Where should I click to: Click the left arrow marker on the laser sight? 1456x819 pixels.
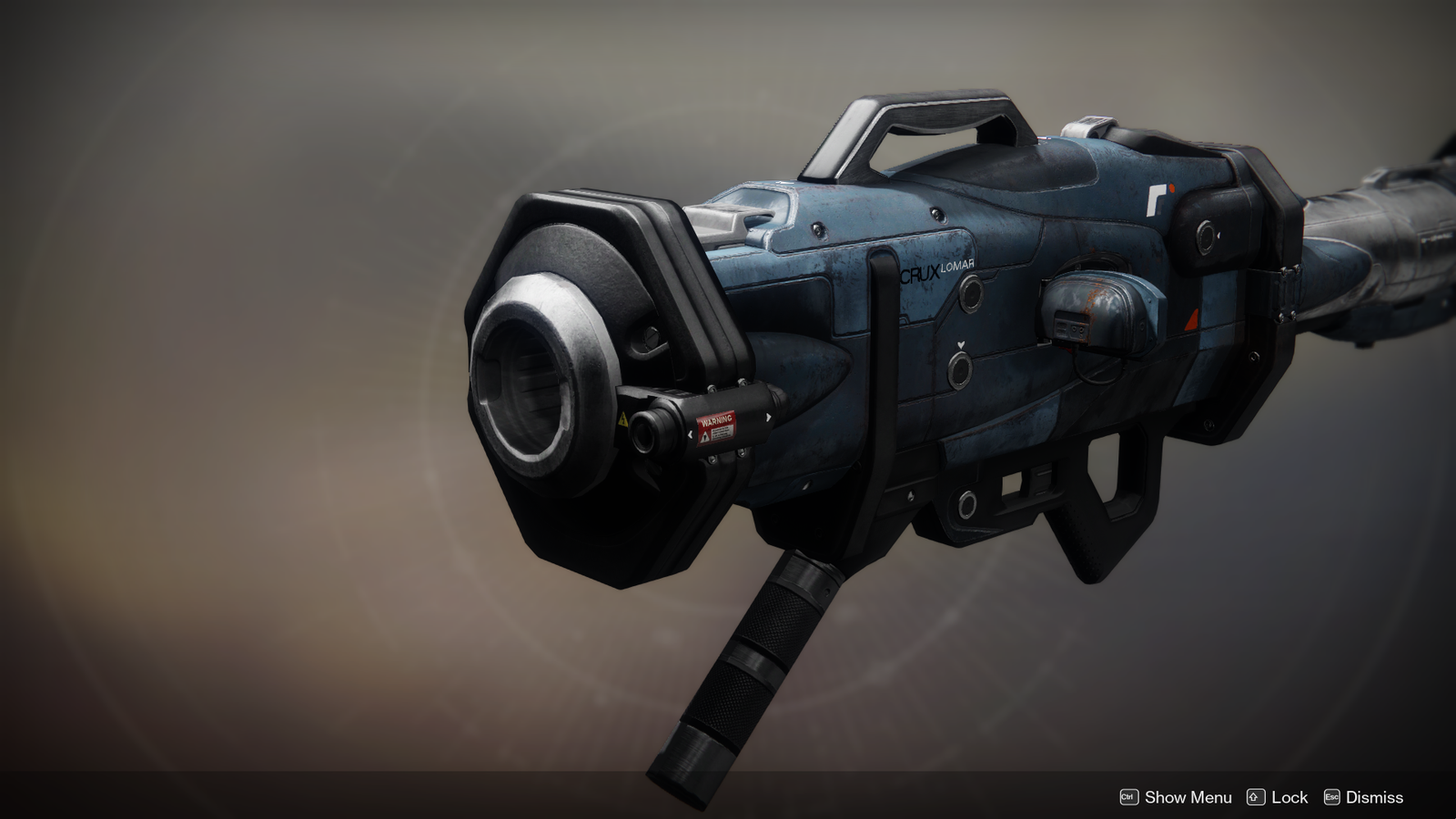(x=691, y=433)
